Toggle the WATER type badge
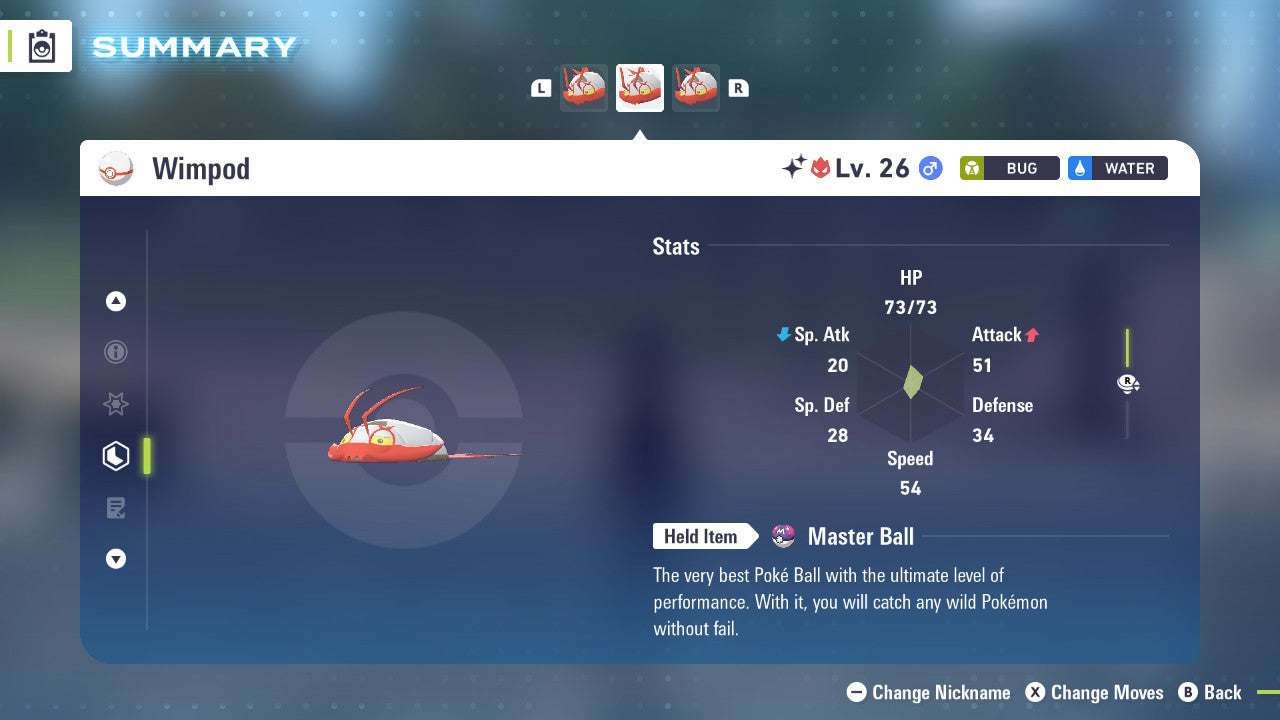Viewport: 1280px width, 720px height. (1117, 168)
